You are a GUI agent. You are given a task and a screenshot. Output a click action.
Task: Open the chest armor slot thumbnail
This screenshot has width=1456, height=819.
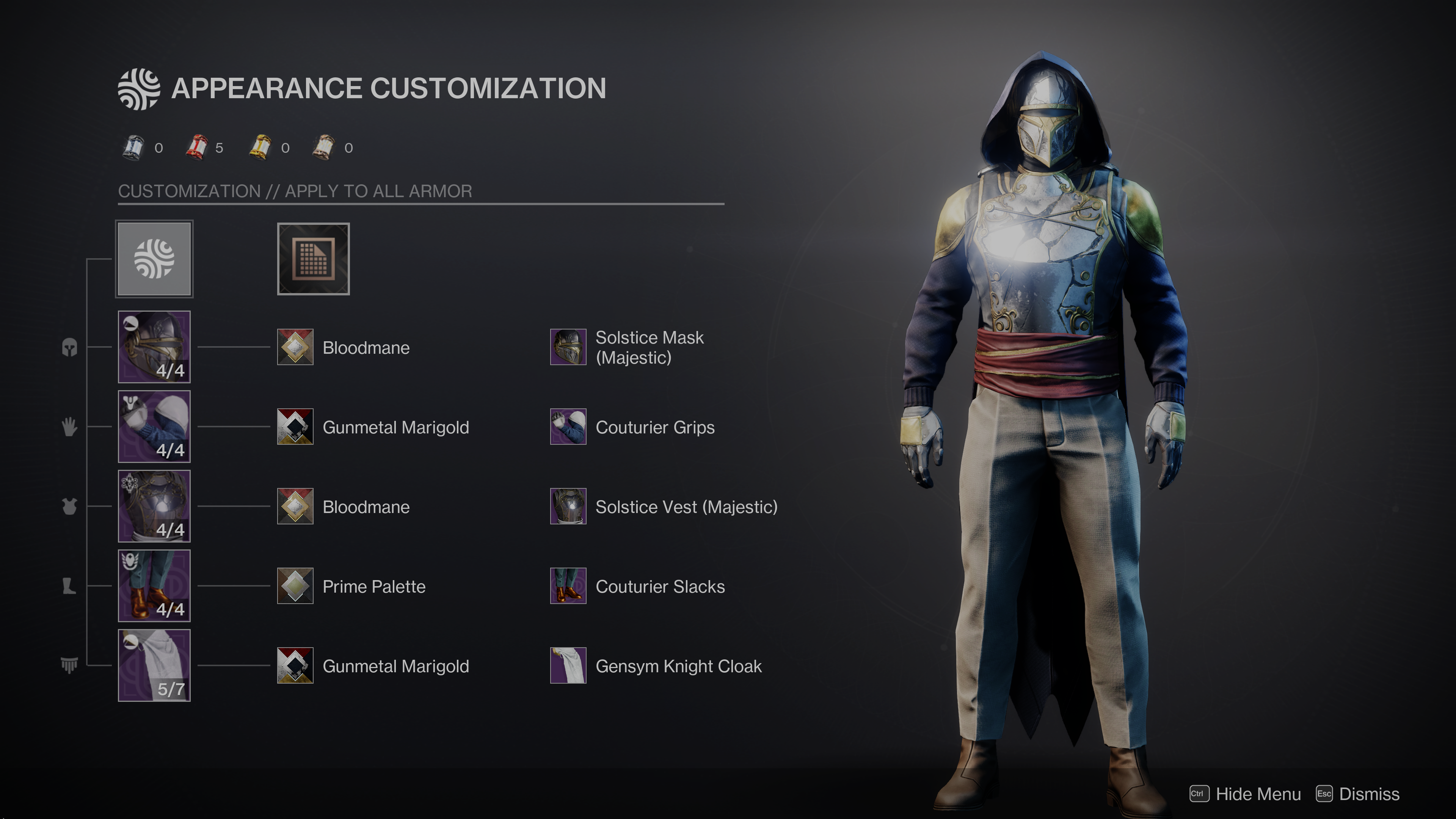point(154,506)
